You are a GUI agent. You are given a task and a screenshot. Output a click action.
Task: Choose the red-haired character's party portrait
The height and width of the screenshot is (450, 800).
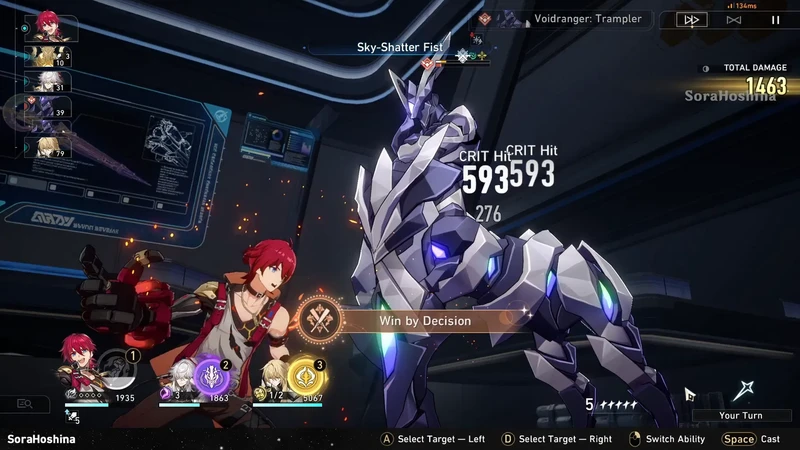[75, 360]
